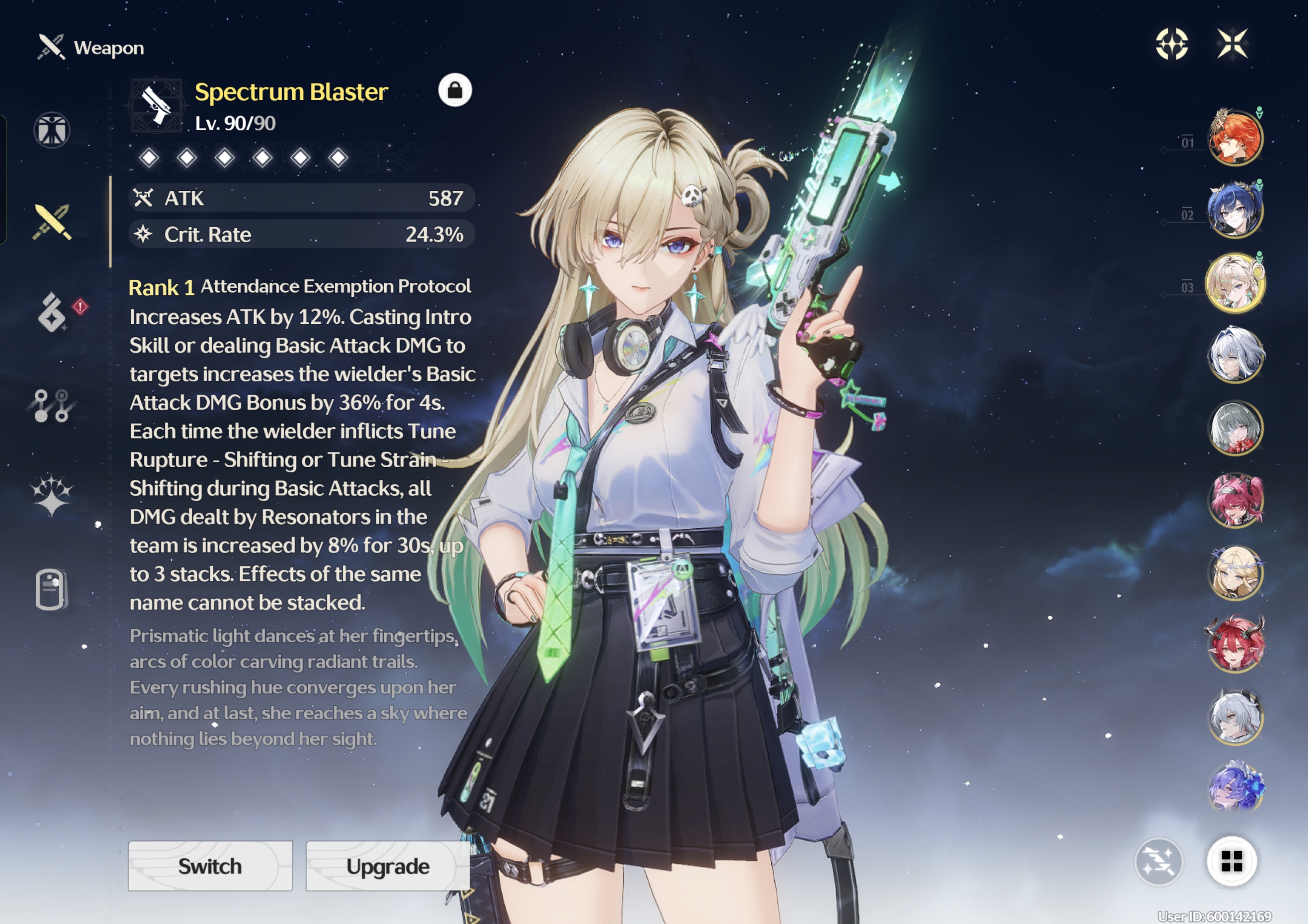
Task: Open the resonance chain sparkle tab
Action: 51,495
